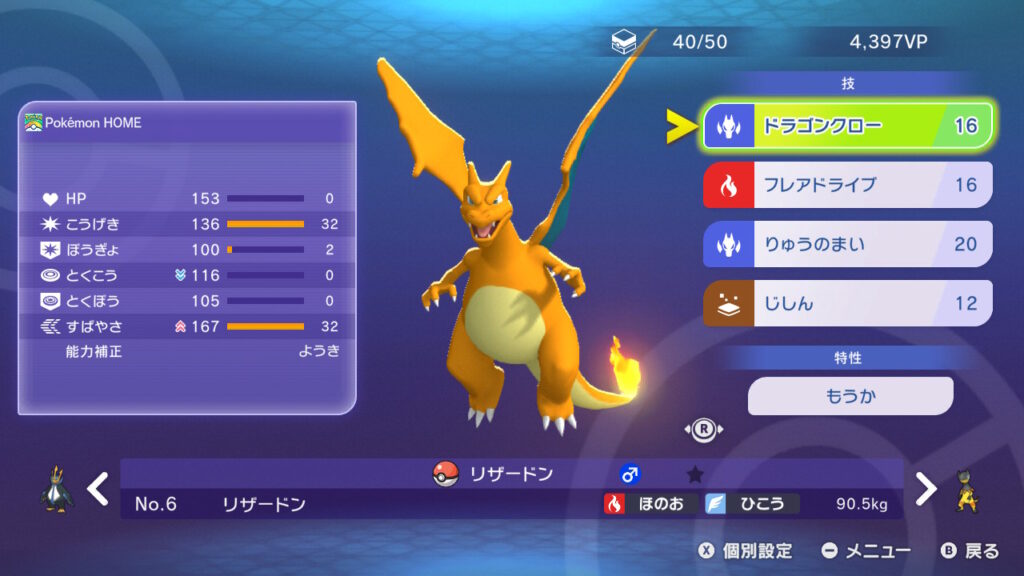Click the star mark icon

pos(695,475)
